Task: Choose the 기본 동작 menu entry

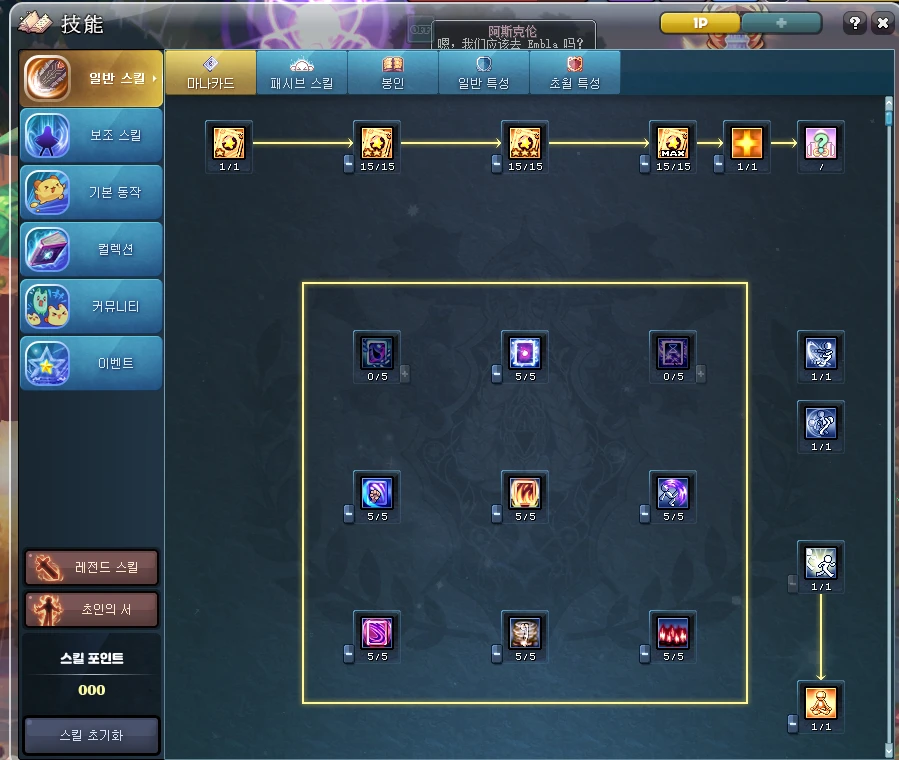Action: [92, 193]
